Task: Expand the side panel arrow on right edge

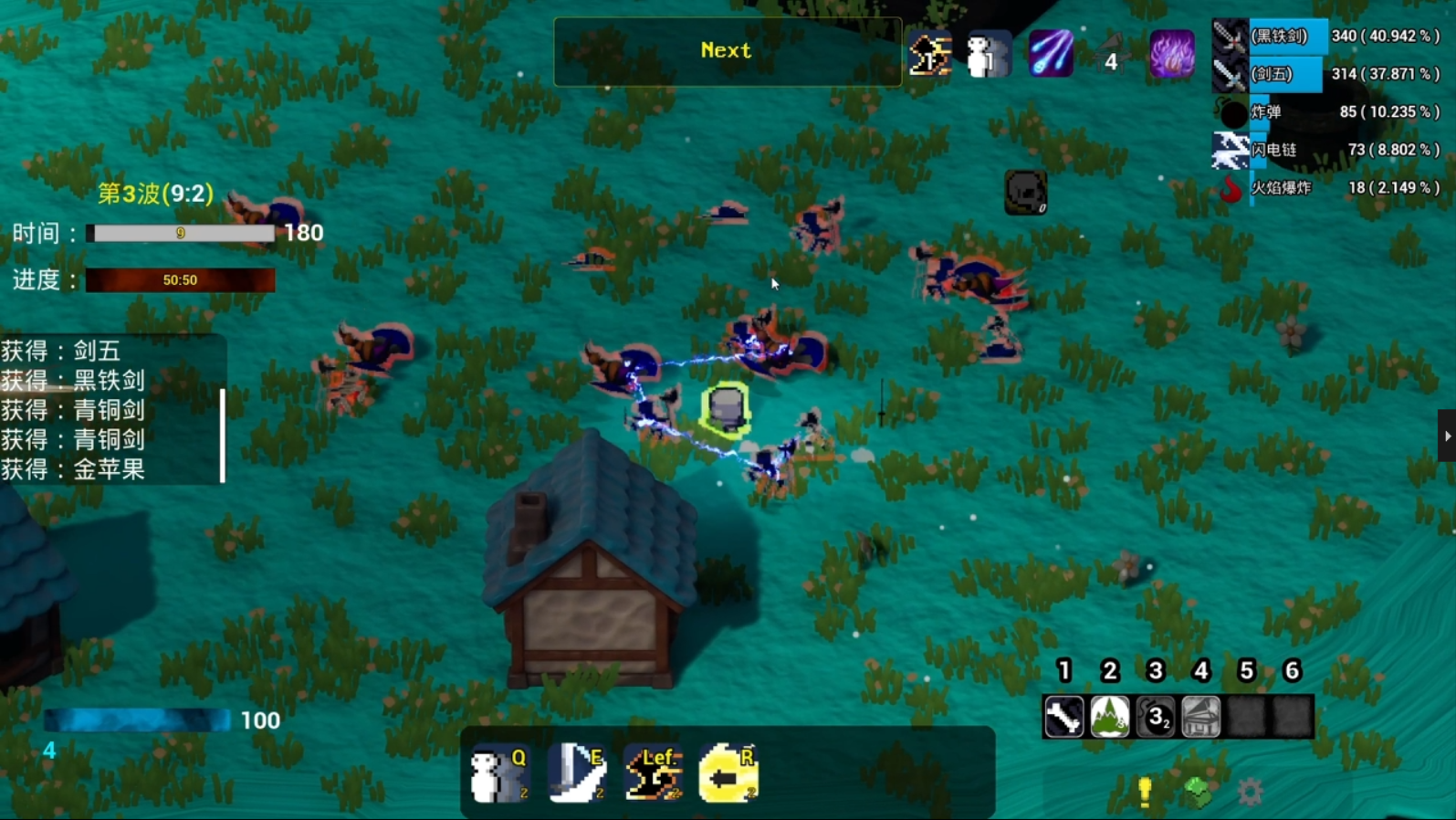Action: point(1447,436)
